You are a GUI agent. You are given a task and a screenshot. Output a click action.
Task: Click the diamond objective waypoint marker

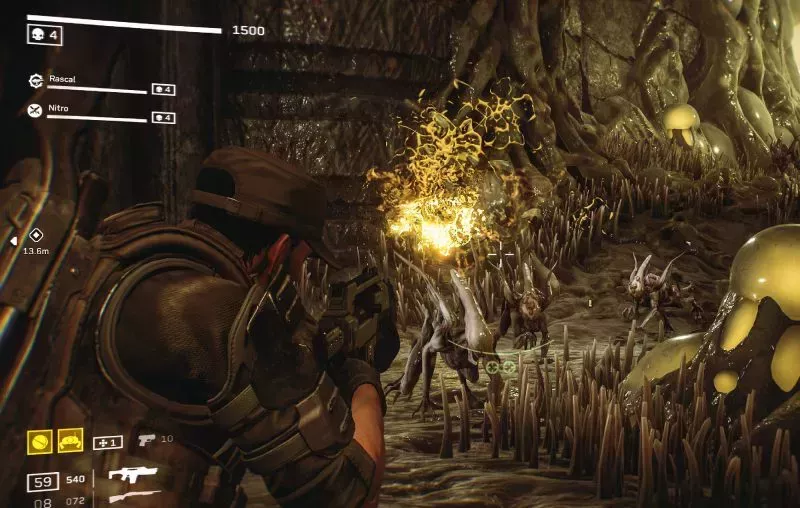click(x=36, y=235)
